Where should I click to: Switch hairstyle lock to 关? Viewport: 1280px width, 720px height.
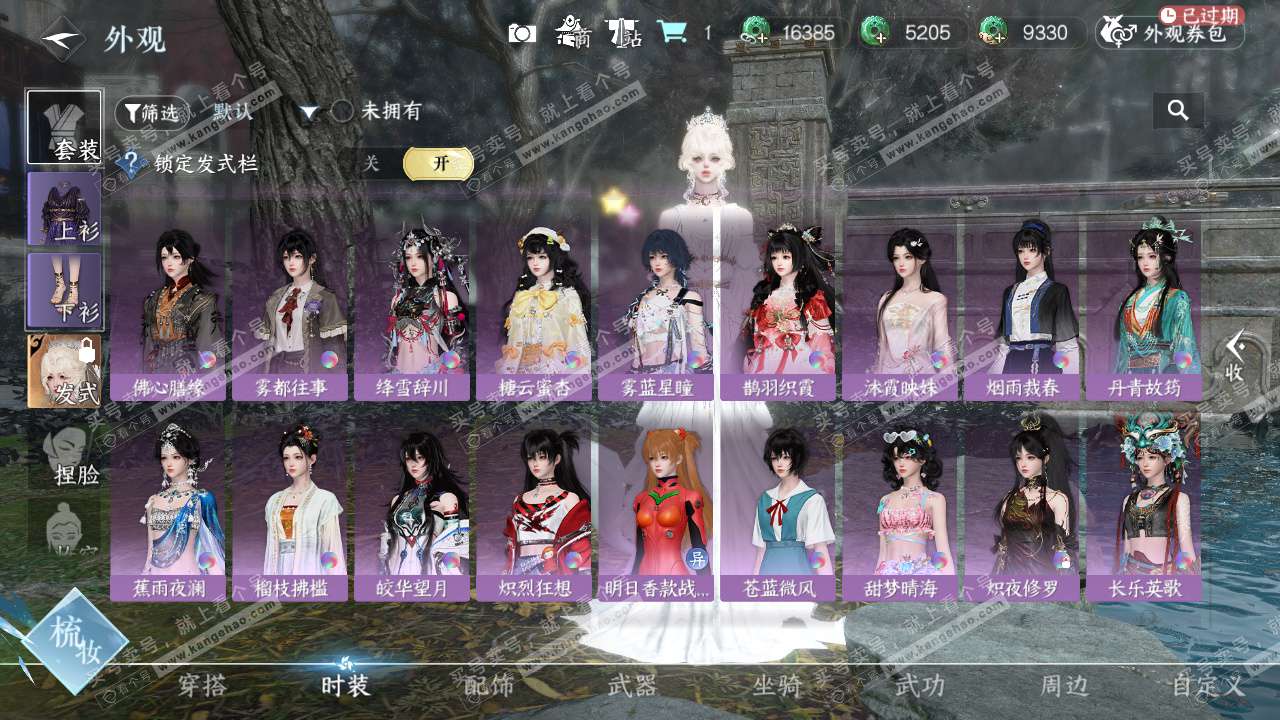(x=371, y=164)
